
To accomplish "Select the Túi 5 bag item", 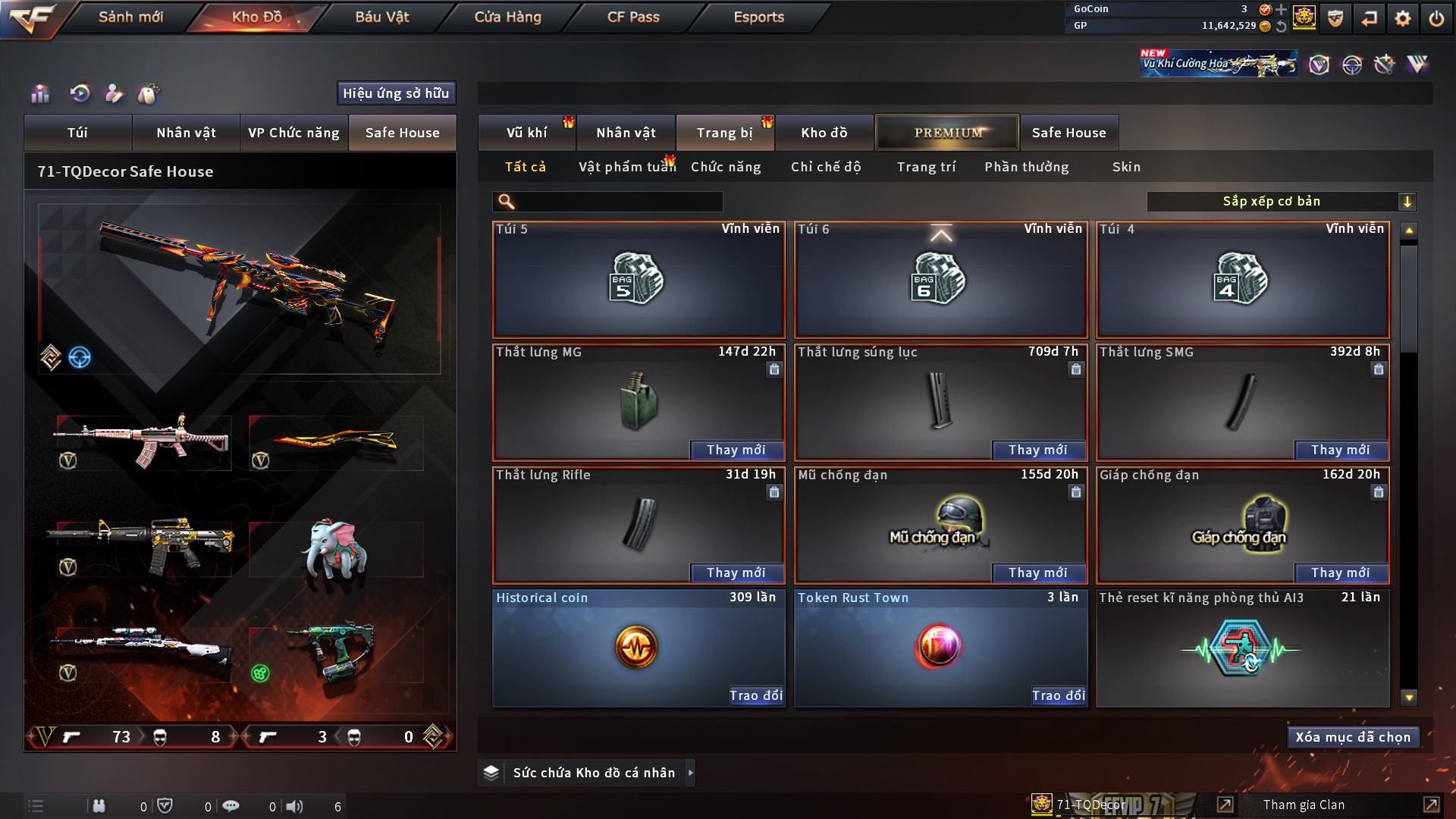I will pos(638,280).
